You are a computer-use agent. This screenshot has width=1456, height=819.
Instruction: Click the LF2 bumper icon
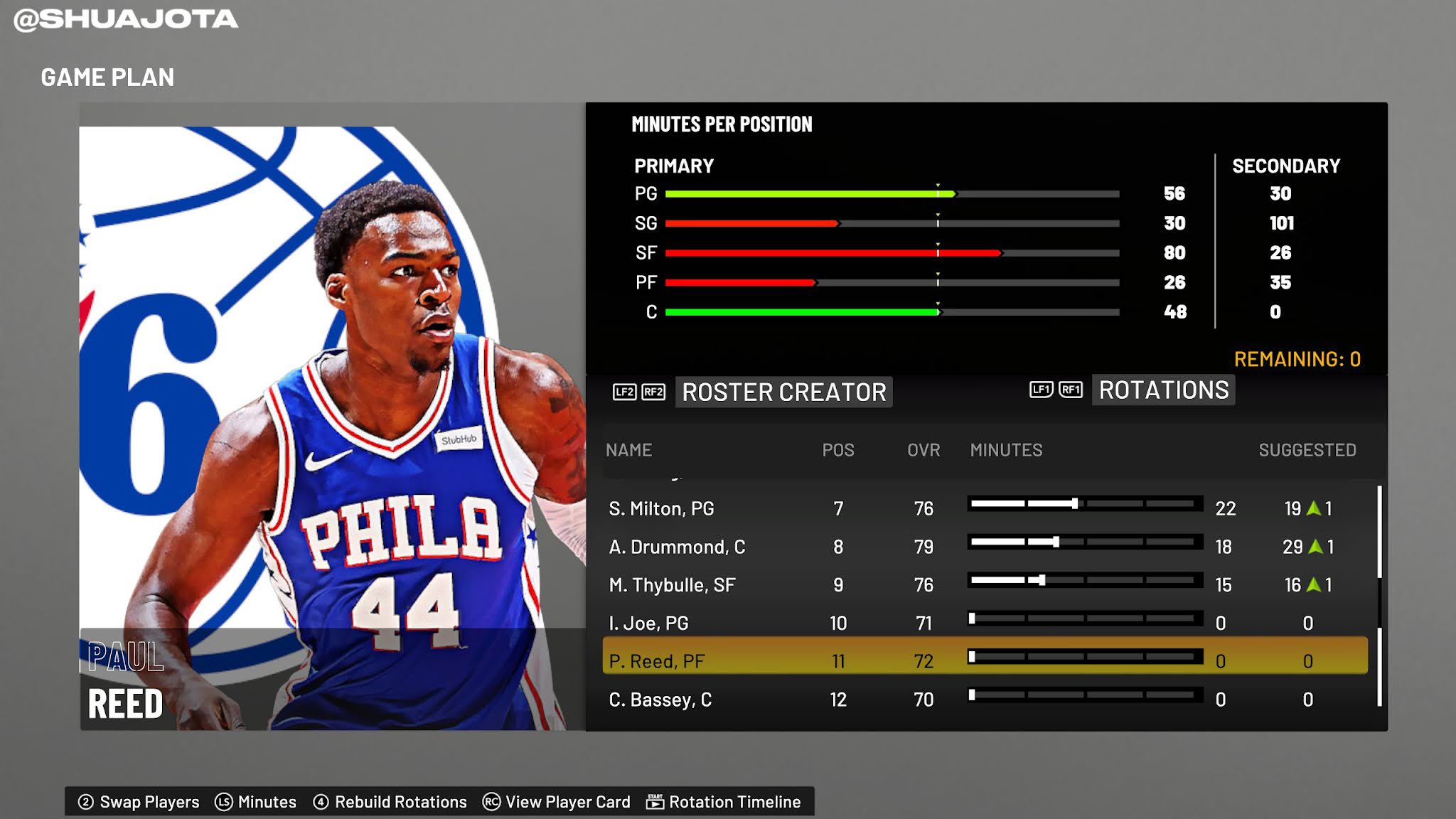(x=624, y=392)
